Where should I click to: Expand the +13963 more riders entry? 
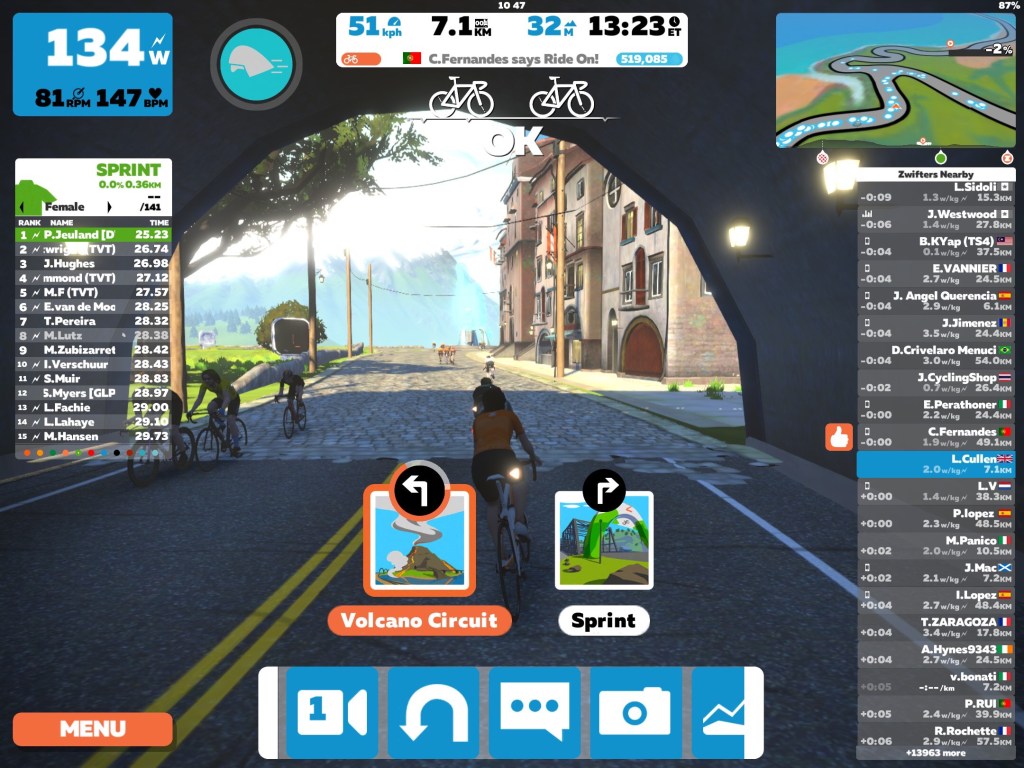[x=935, y=752]
